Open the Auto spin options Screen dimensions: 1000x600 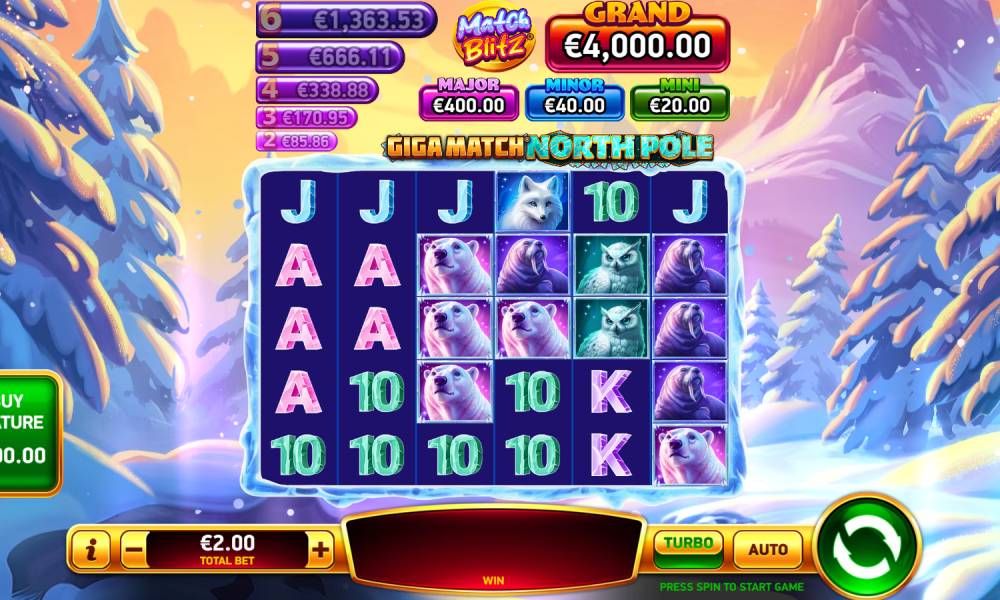coord(768,549)
